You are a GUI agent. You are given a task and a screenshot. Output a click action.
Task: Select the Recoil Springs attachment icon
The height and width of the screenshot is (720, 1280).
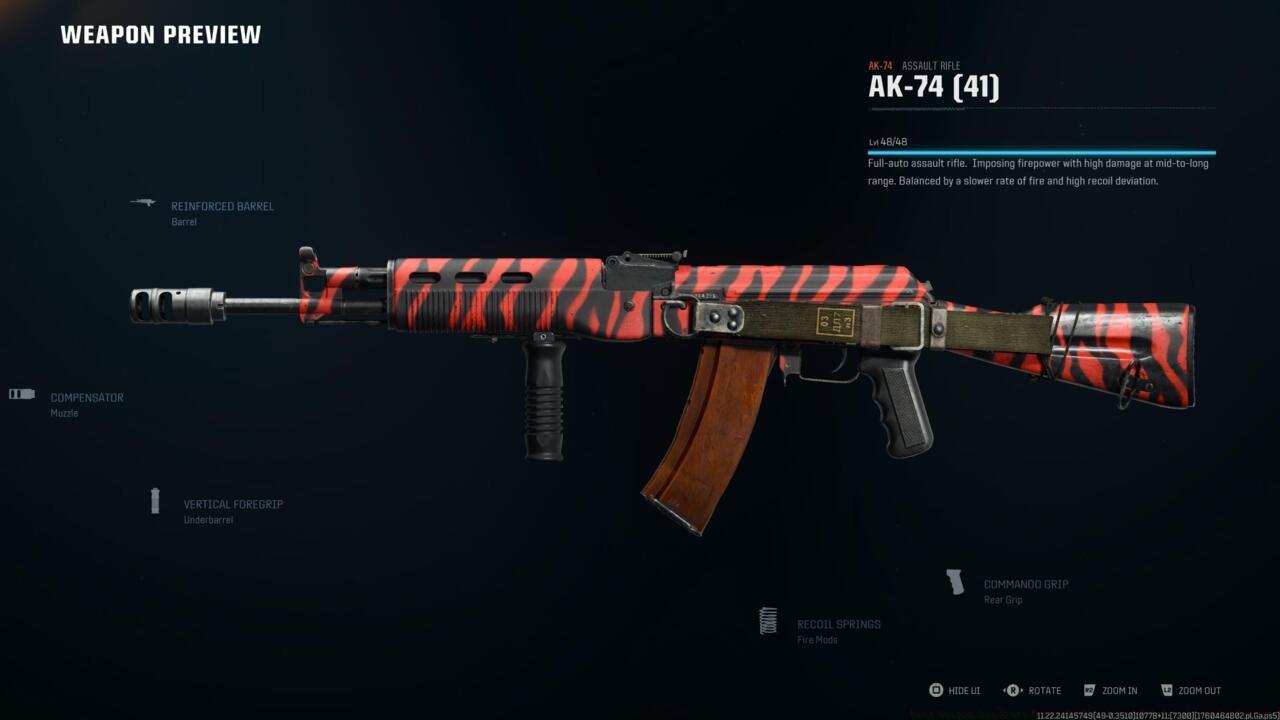[x=768, y=621]
